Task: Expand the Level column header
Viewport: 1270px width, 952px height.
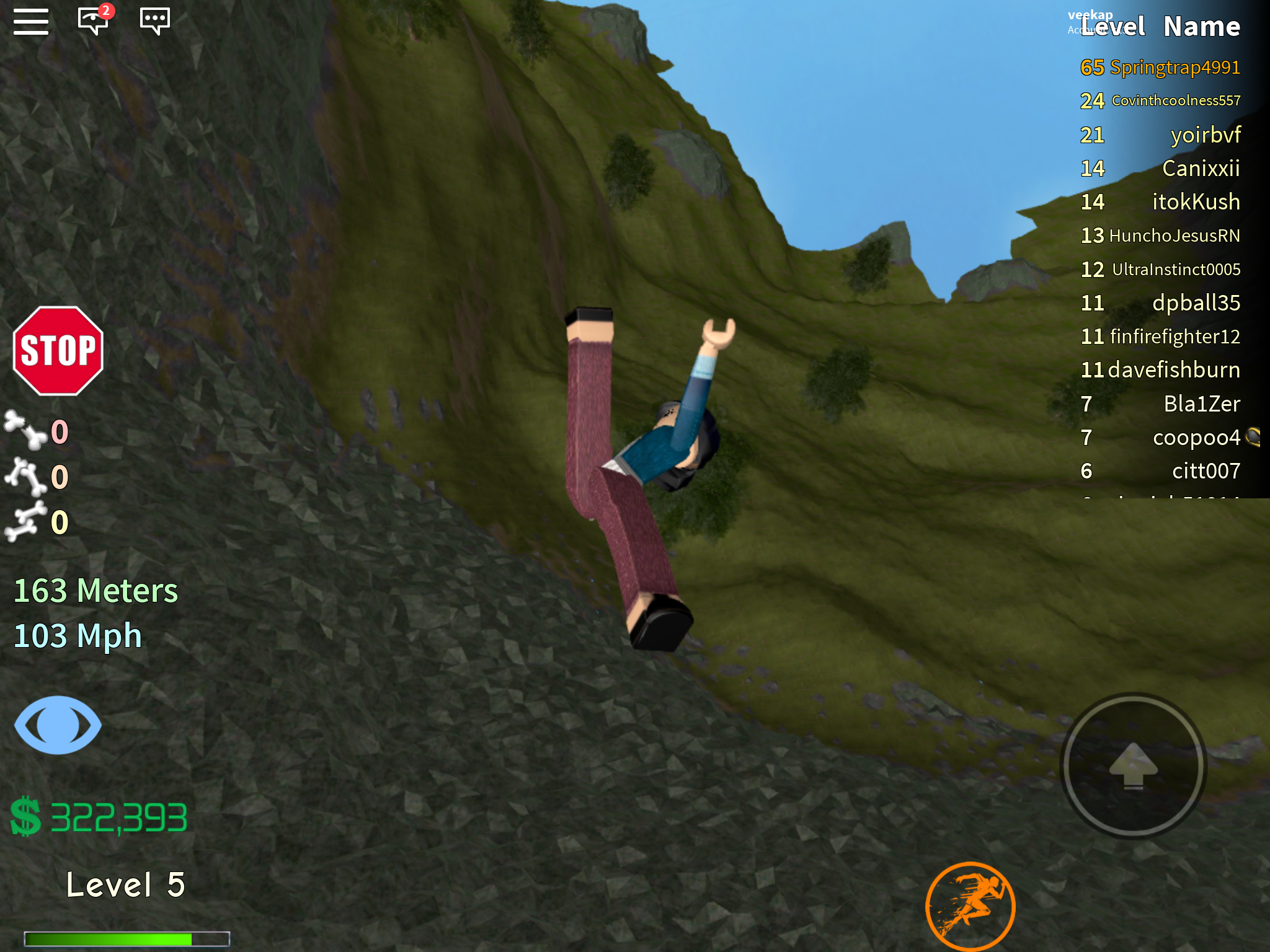Action: 1113,26
